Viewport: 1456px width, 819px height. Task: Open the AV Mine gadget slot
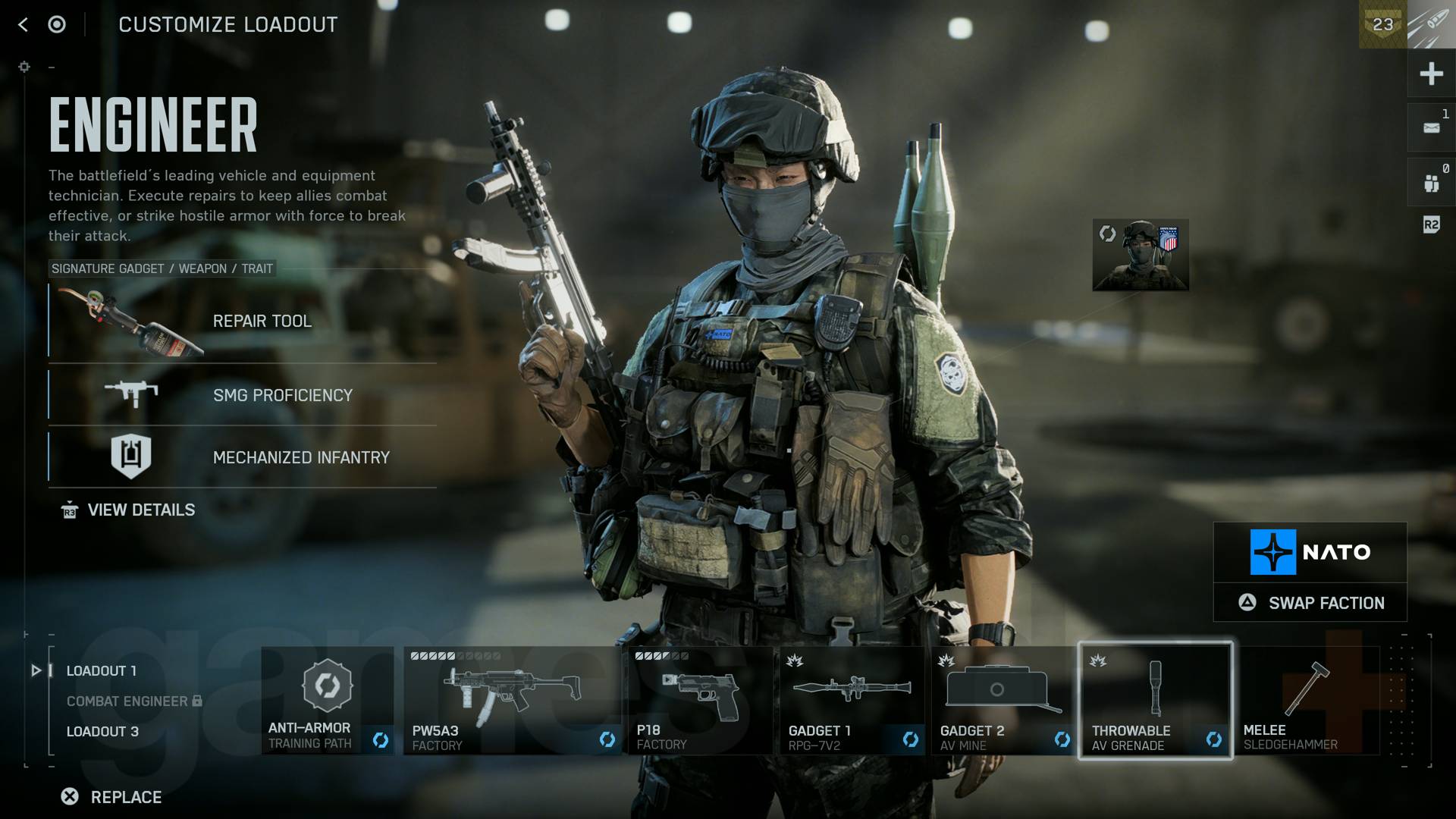[x=1001, y=698]
